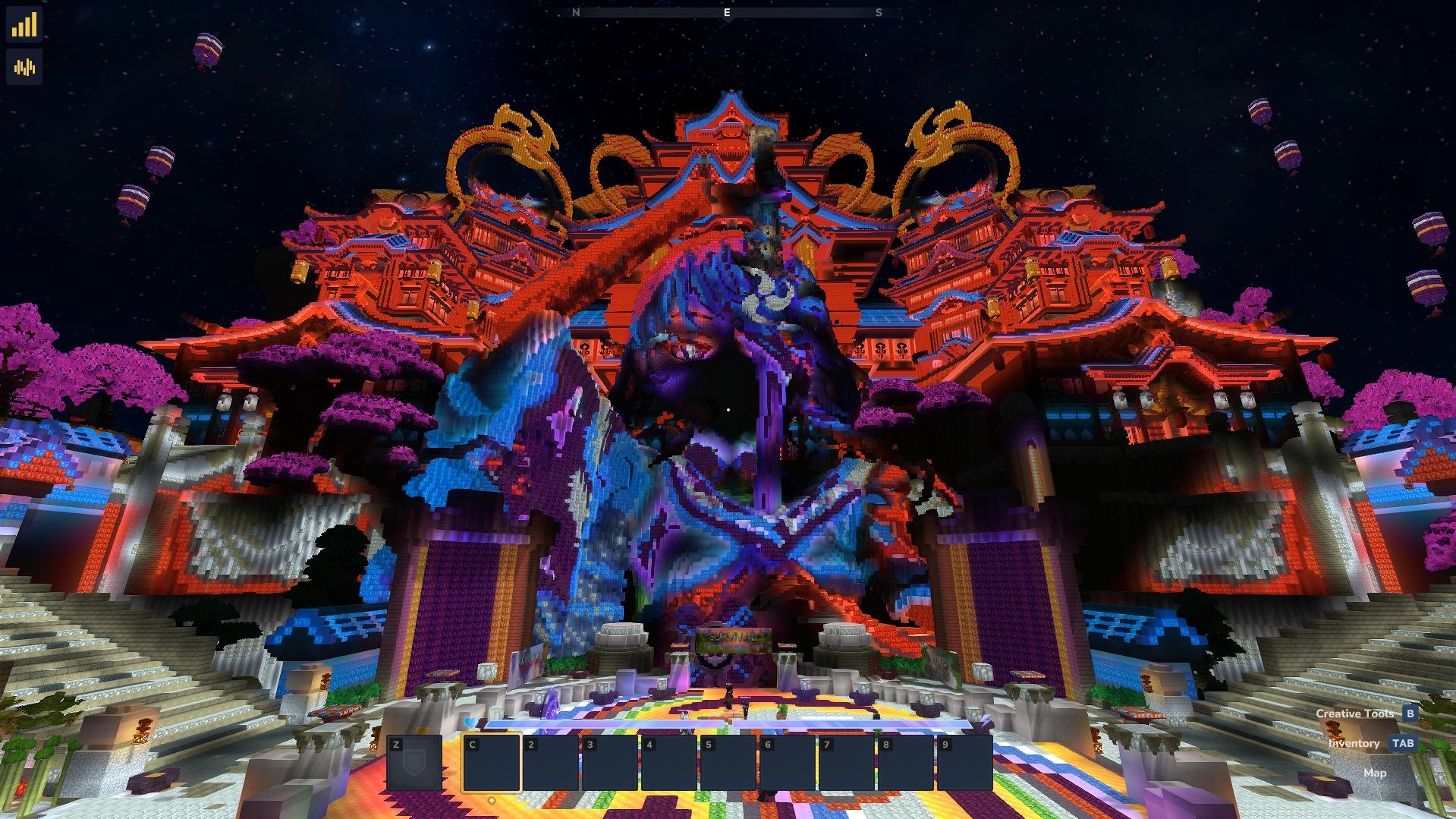The width and height of the screenshot is (1456, 819).
Task: Toggle Creative Tools via the B keybind badge
Action: coord(1410,714)
